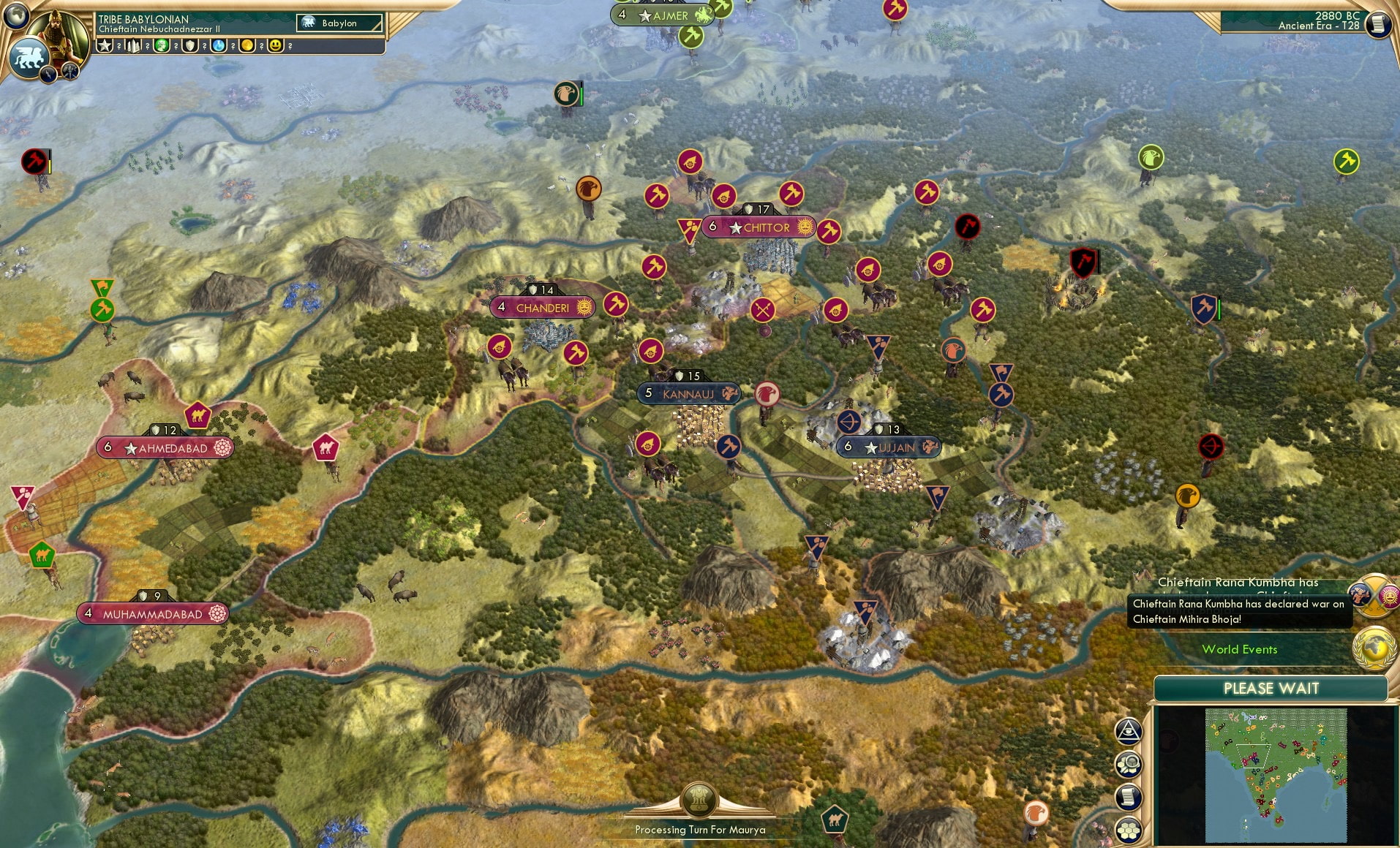Click the green culture icon in the status bar
The width and height of the screenshot is (1400, 848).
click(x=161, y=46)
